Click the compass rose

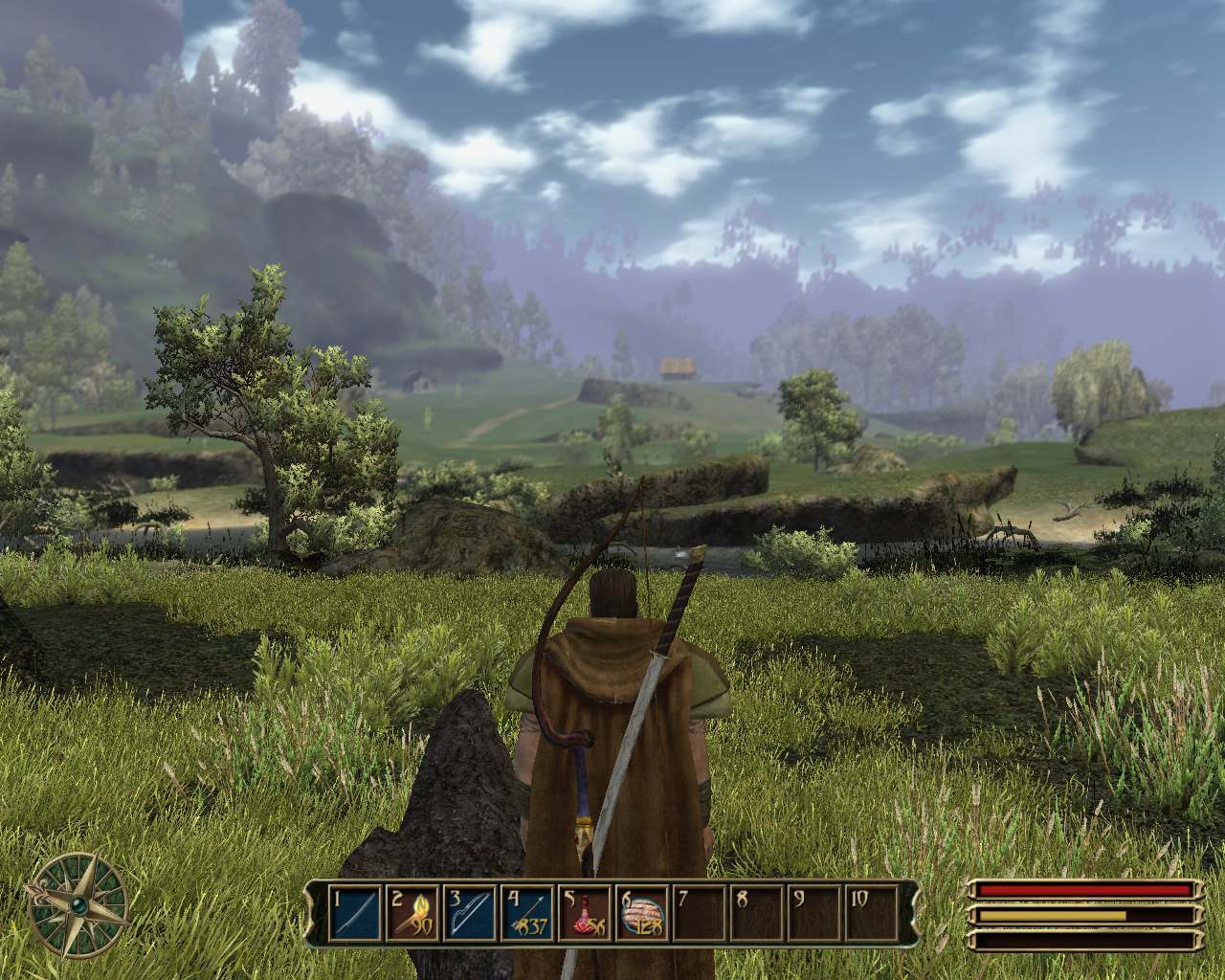click(78, 904)
